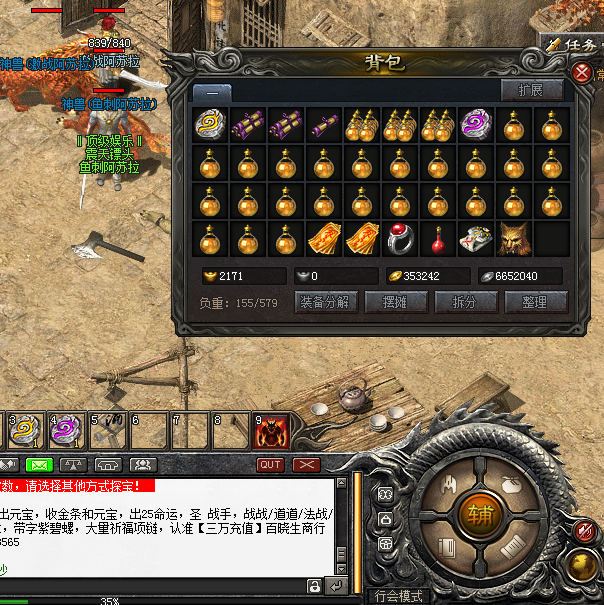Open the green mail envelope icon
Viewport: 604px width, 605px height.
pyautogui.click(x=38, y=465)
